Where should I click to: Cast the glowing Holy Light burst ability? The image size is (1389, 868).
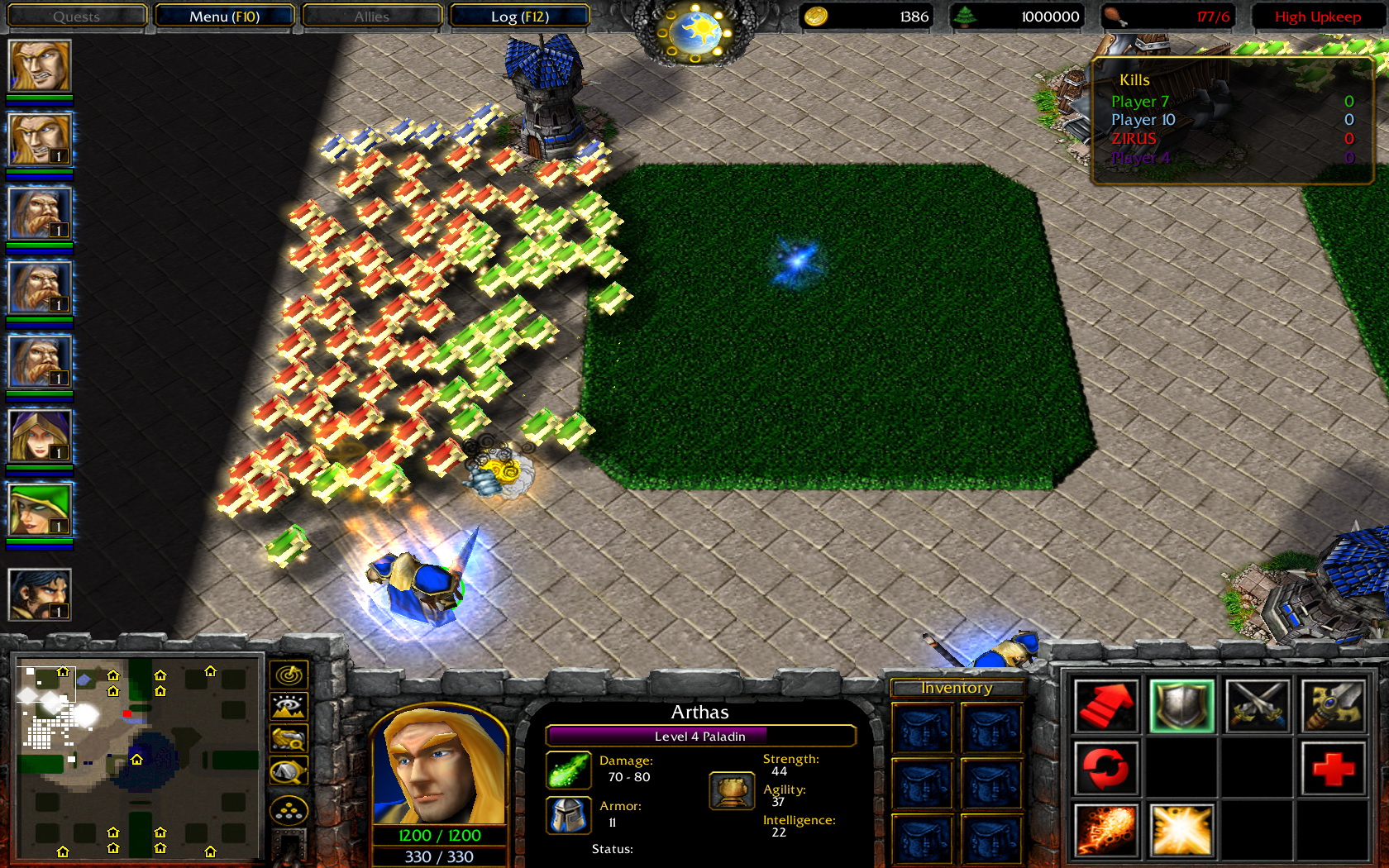(x=1181, y=829)
